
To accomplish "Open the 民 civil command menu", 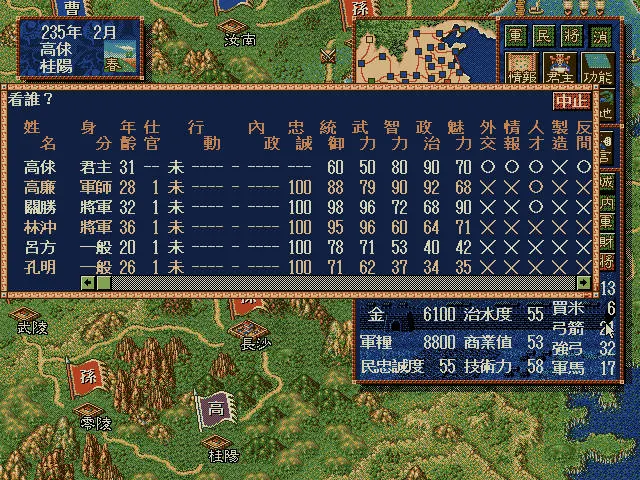I will 543,33.
